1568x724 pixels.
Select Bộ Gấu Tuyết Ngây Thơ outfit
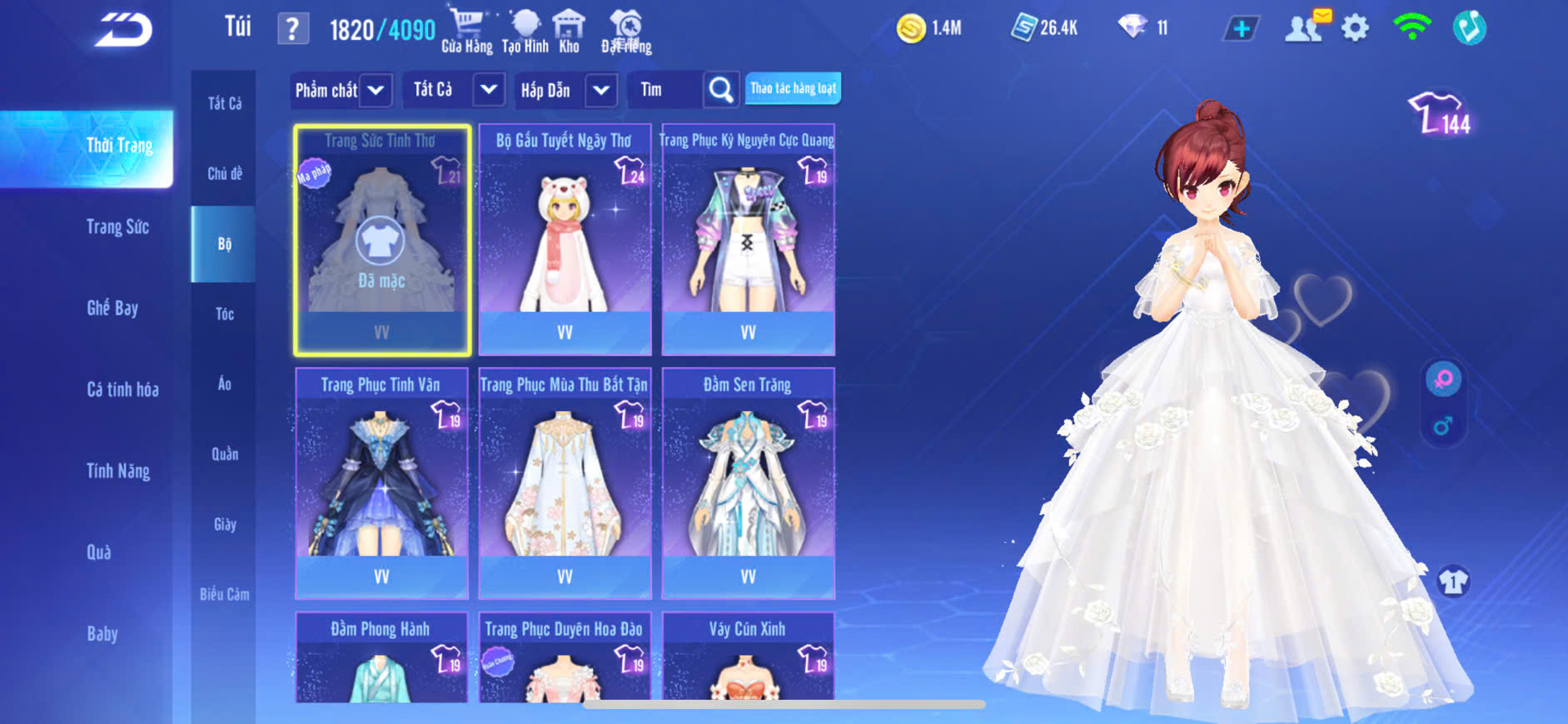[565, 241]
